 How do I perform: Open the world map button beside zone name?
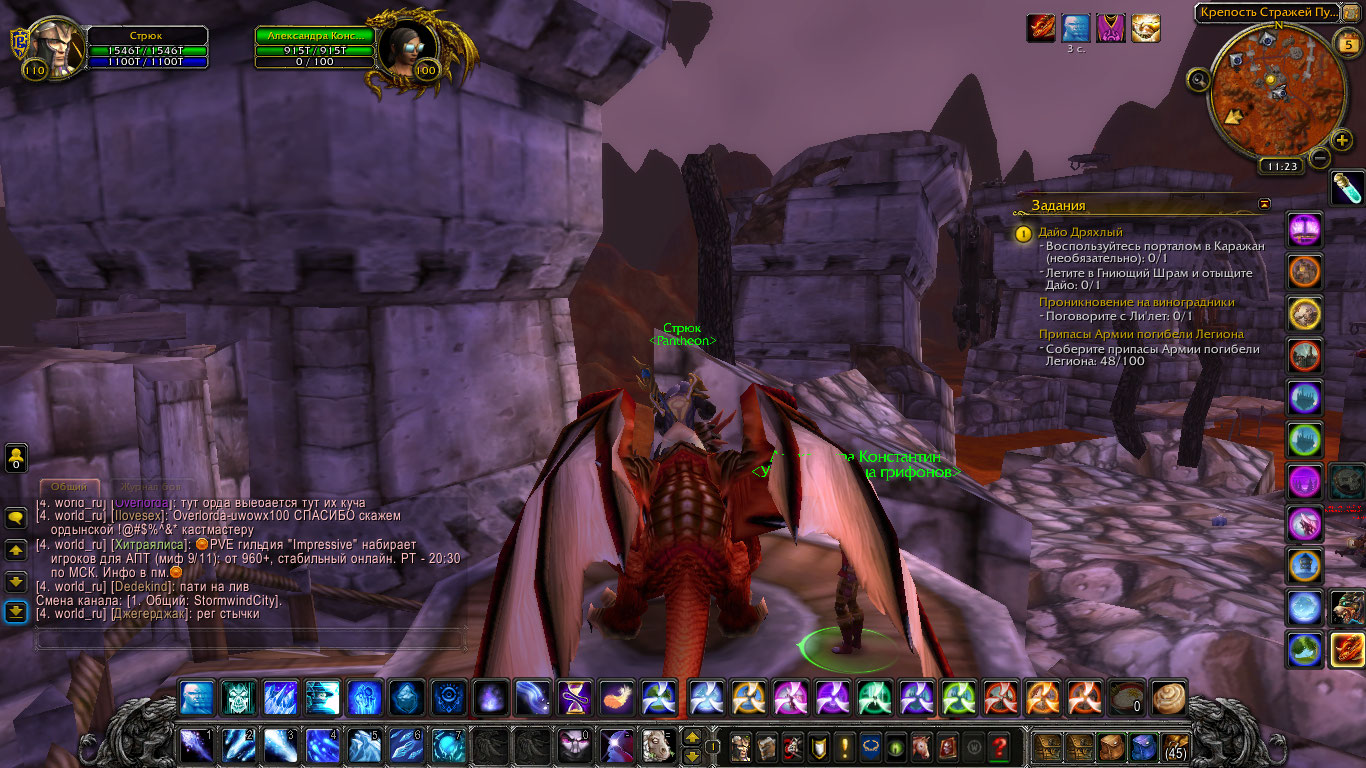(1351, 13)
